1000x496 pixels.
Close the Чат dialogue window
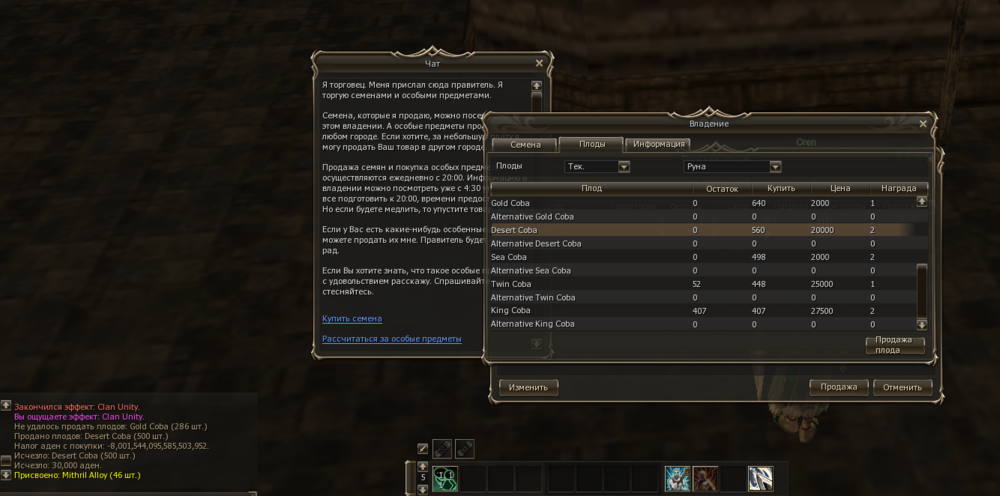point(539,63)
